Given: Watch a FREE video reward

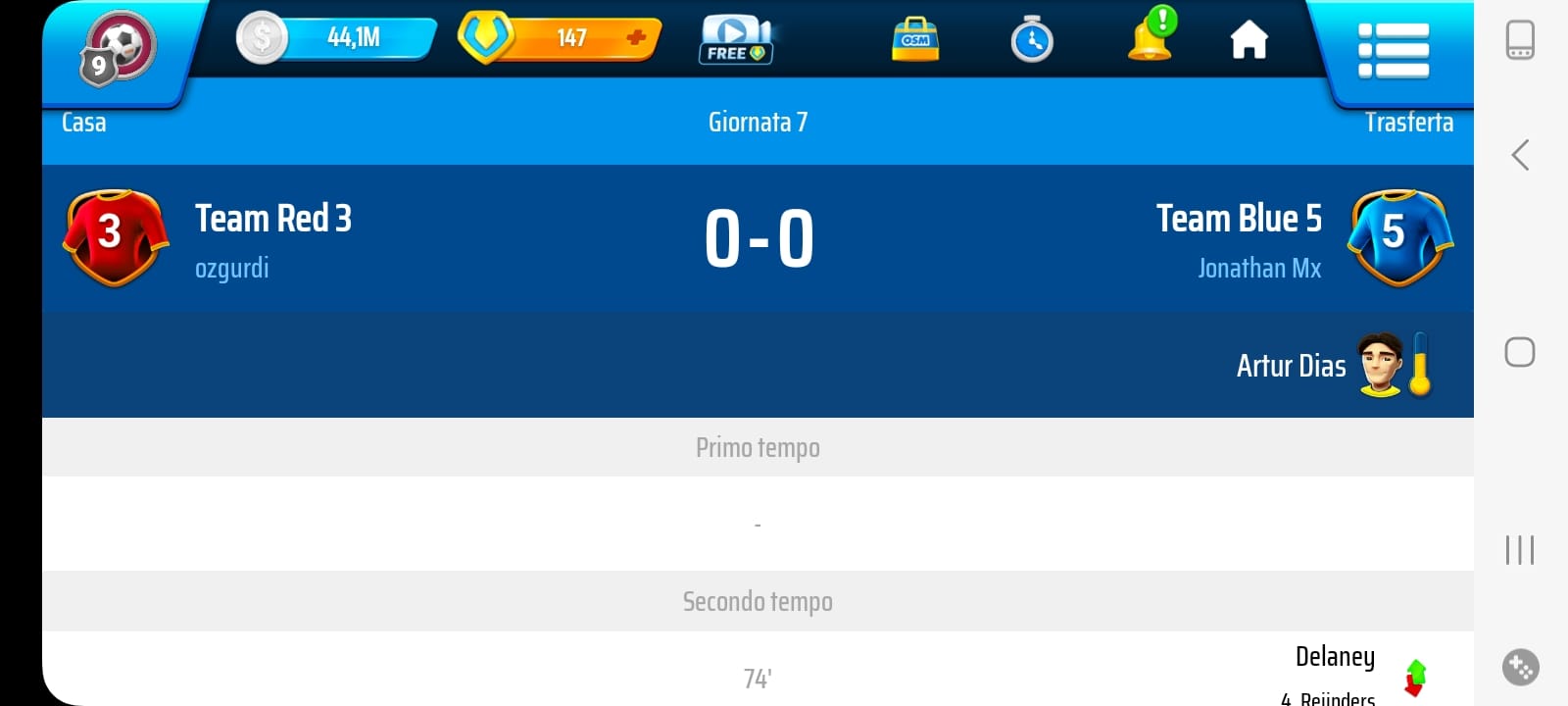Looking at the screenshot, I should (x=736, y=39).
